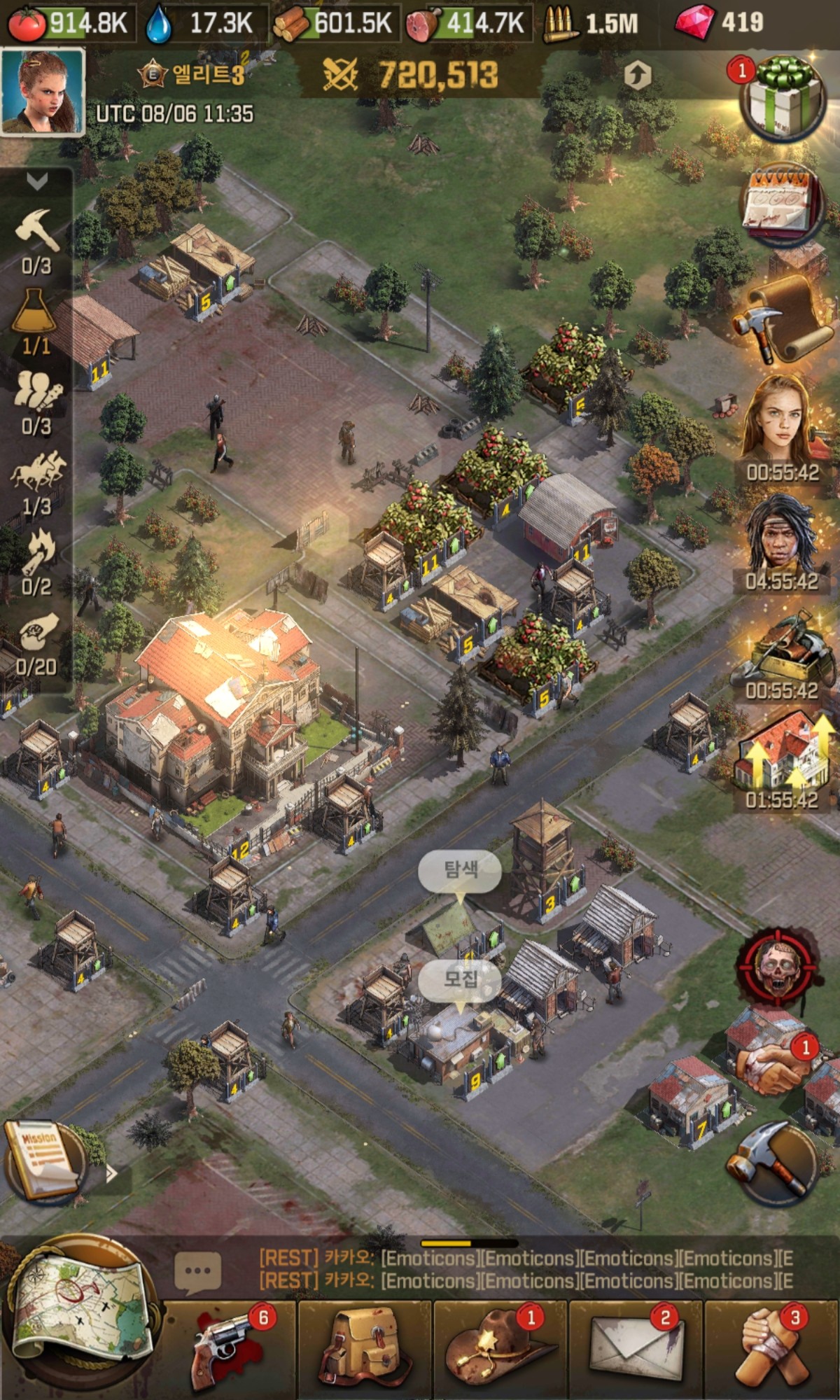
Task: Tap the 모집 recruit bubble
Action: click(460, 979)
